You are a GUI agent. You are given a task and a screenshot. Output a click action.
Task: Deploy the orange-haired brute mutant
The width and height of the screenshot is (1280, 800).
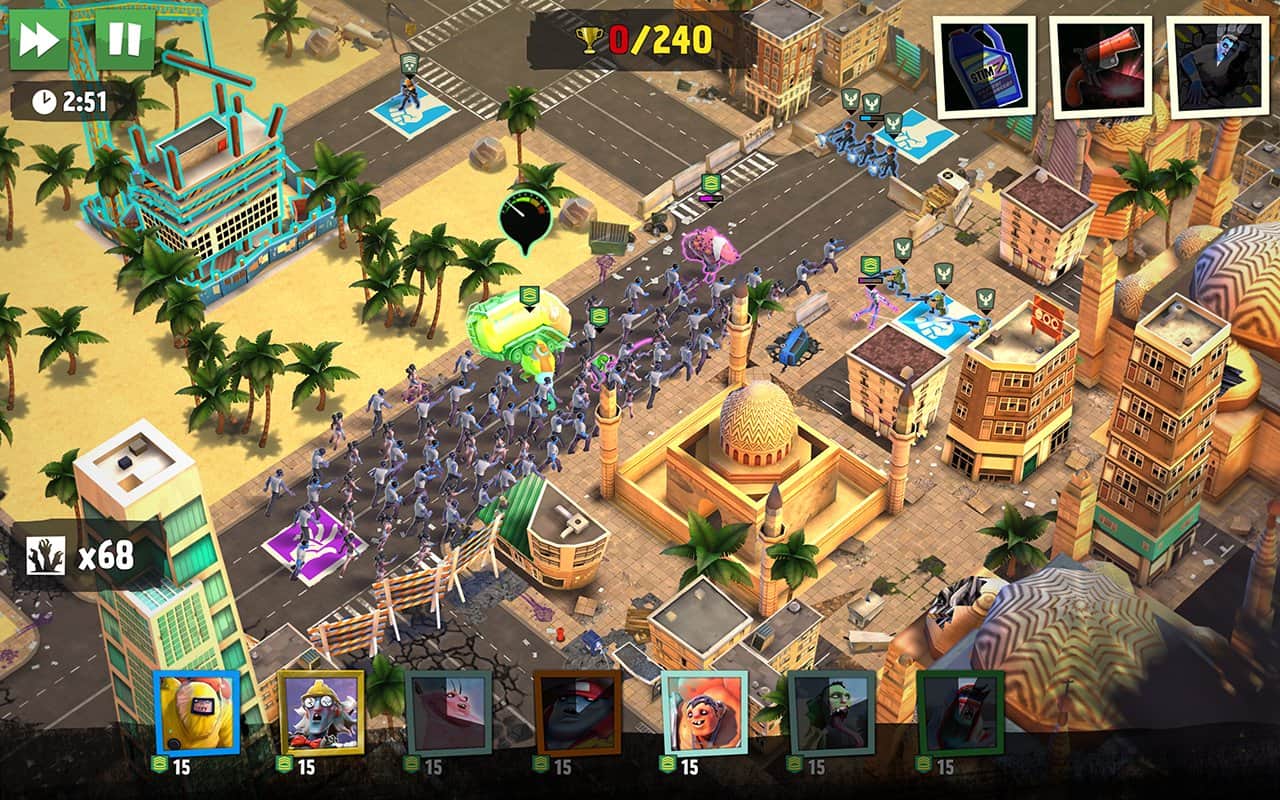(x=704, y=712)
